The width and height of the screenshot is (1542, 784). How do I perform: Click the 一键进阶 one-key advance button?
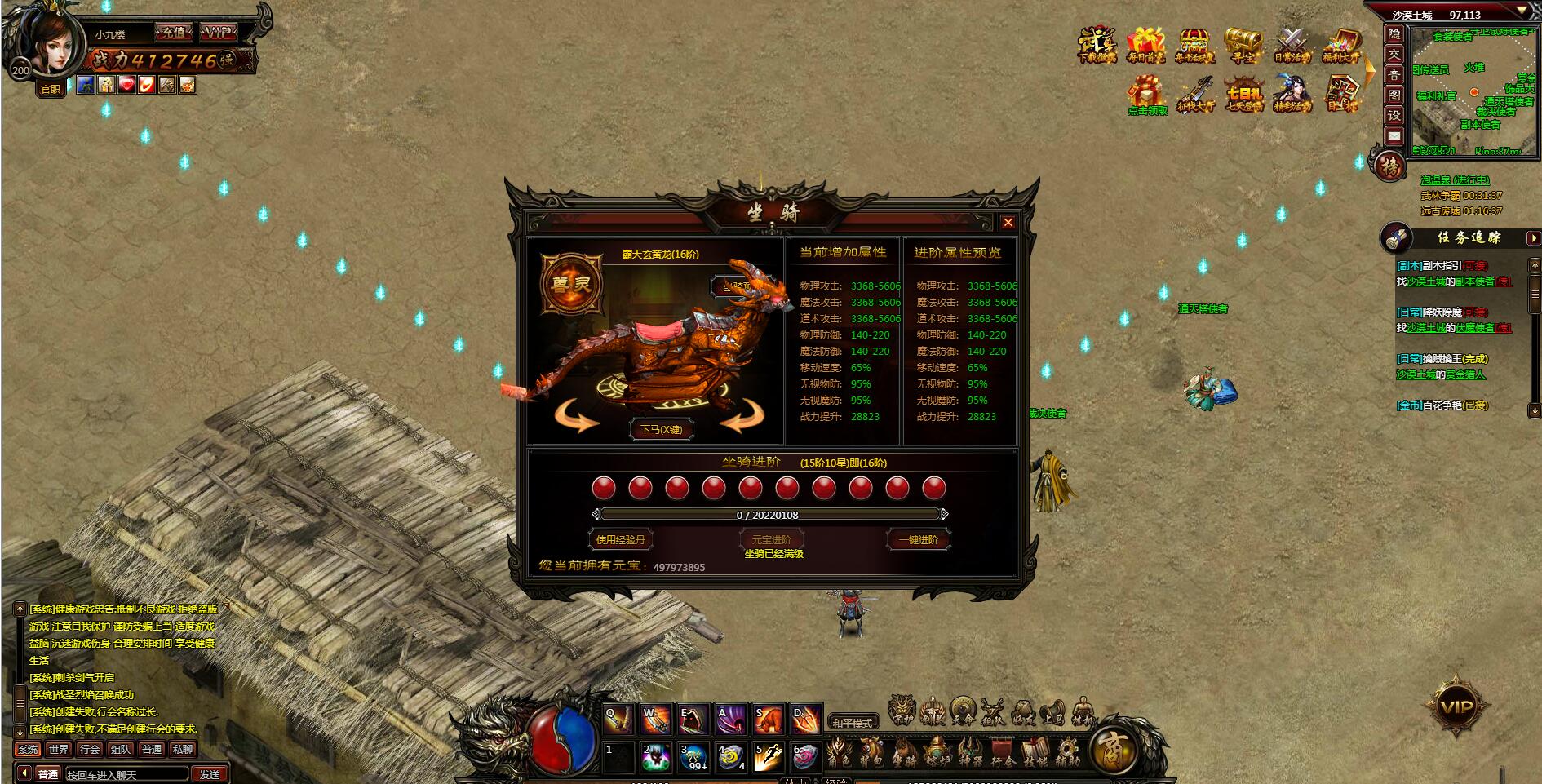point(917,539)
